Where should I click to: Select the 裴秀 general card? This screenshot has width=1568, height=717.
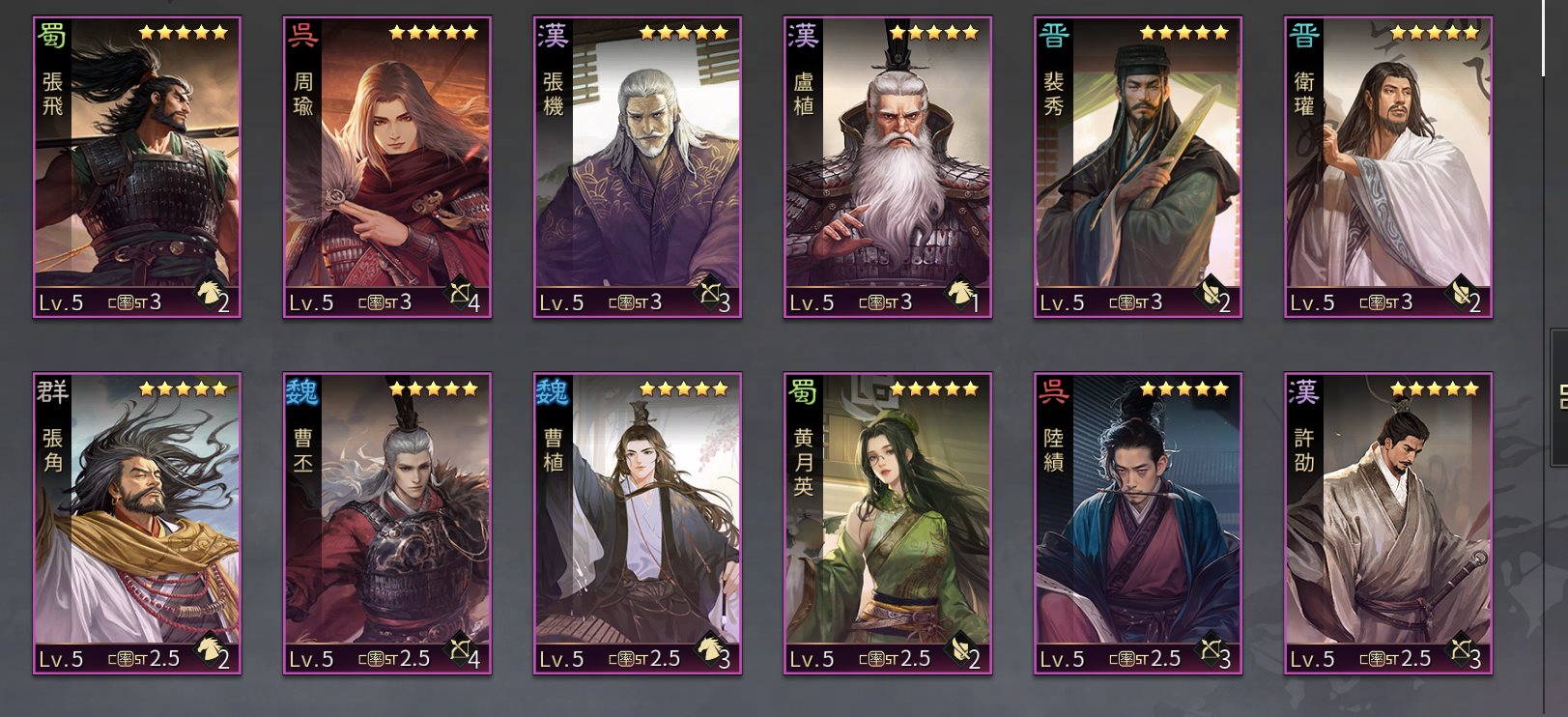click(x=1137, y=167)
